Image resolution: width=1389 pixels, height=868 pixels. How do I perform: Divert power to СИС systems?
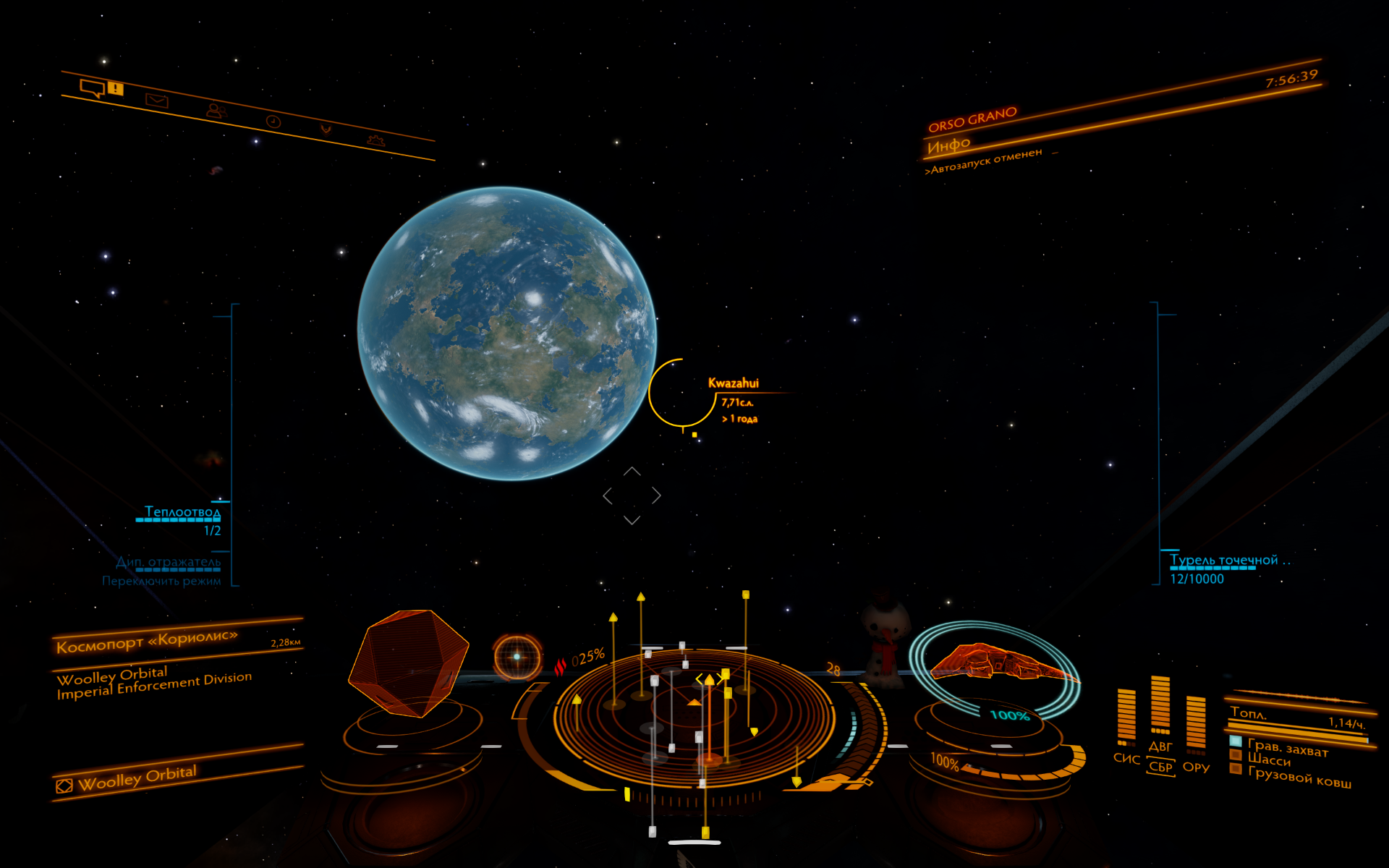tap(1126, 758)
